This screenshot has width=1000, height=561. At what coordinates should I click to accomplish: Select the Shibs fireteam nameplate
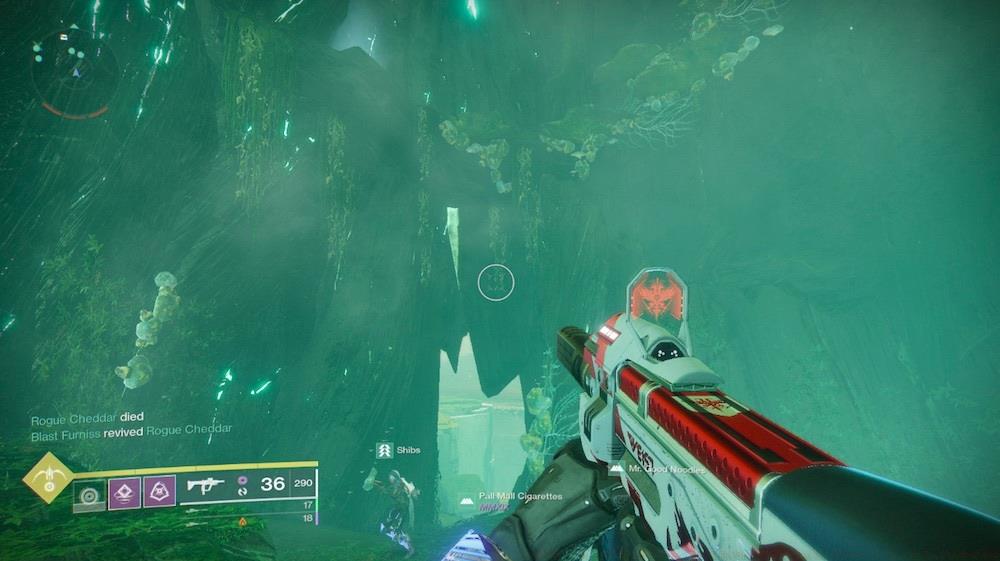(x=398, y=451)
